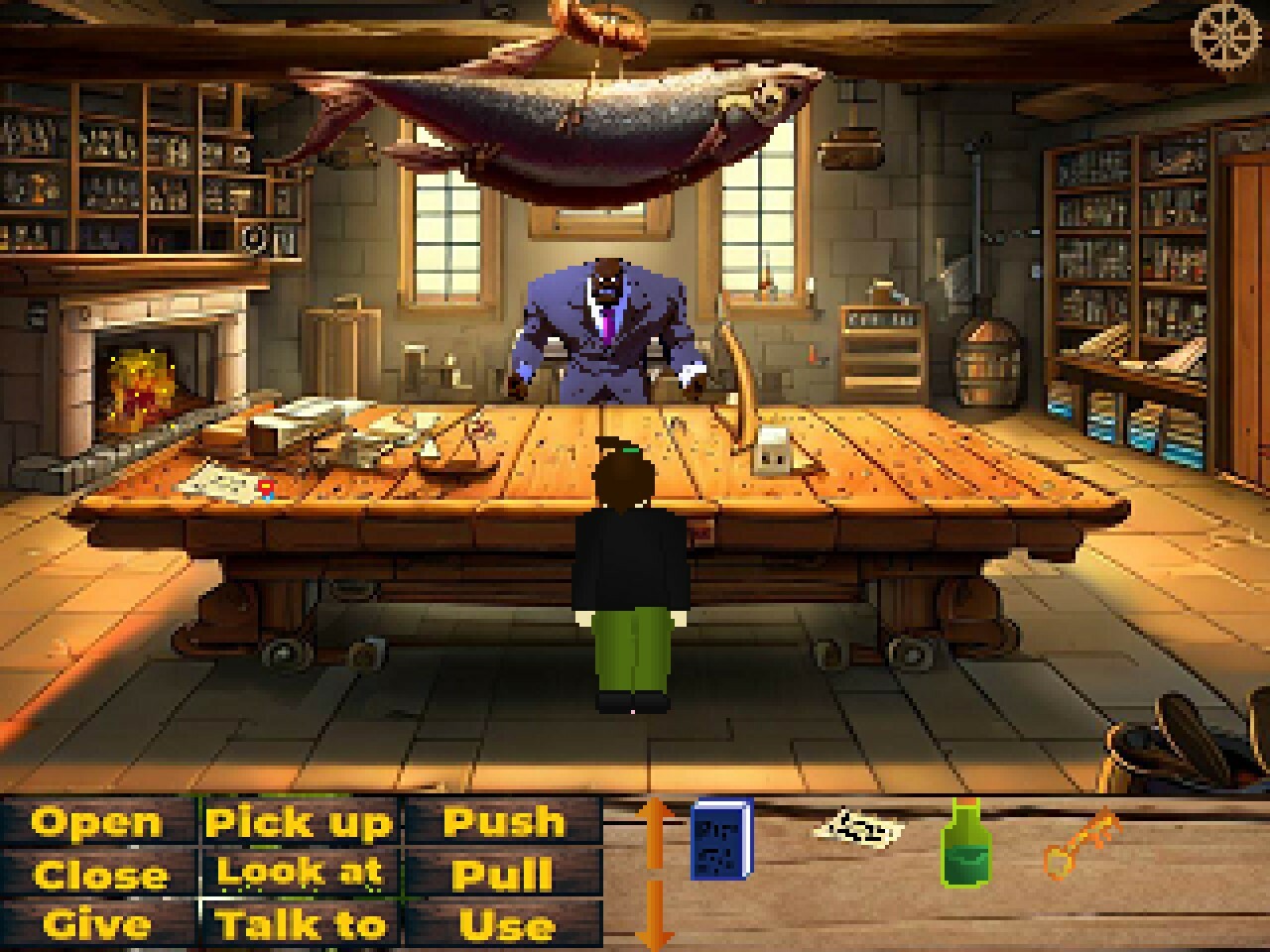1270x952 pixels.
Task: Choose the Push verb
Action: [x=504, y=821]
